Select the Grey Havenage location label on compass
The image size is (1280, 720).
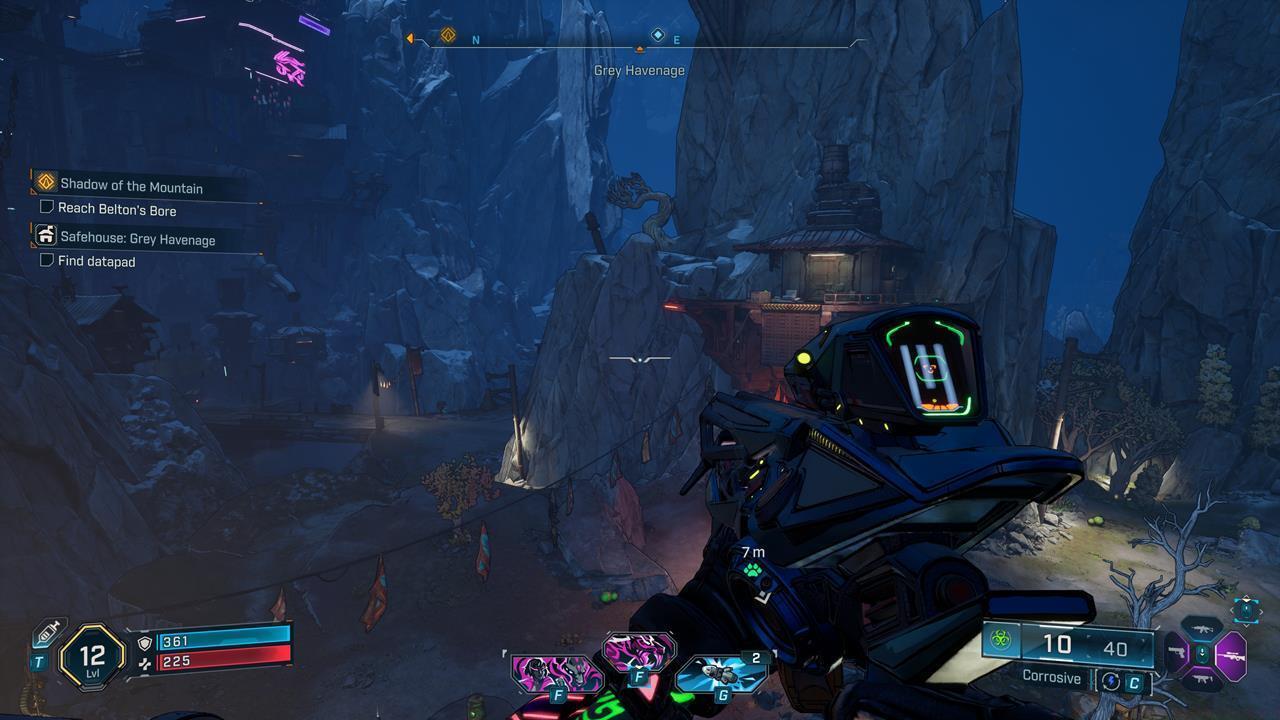(640, 70)
